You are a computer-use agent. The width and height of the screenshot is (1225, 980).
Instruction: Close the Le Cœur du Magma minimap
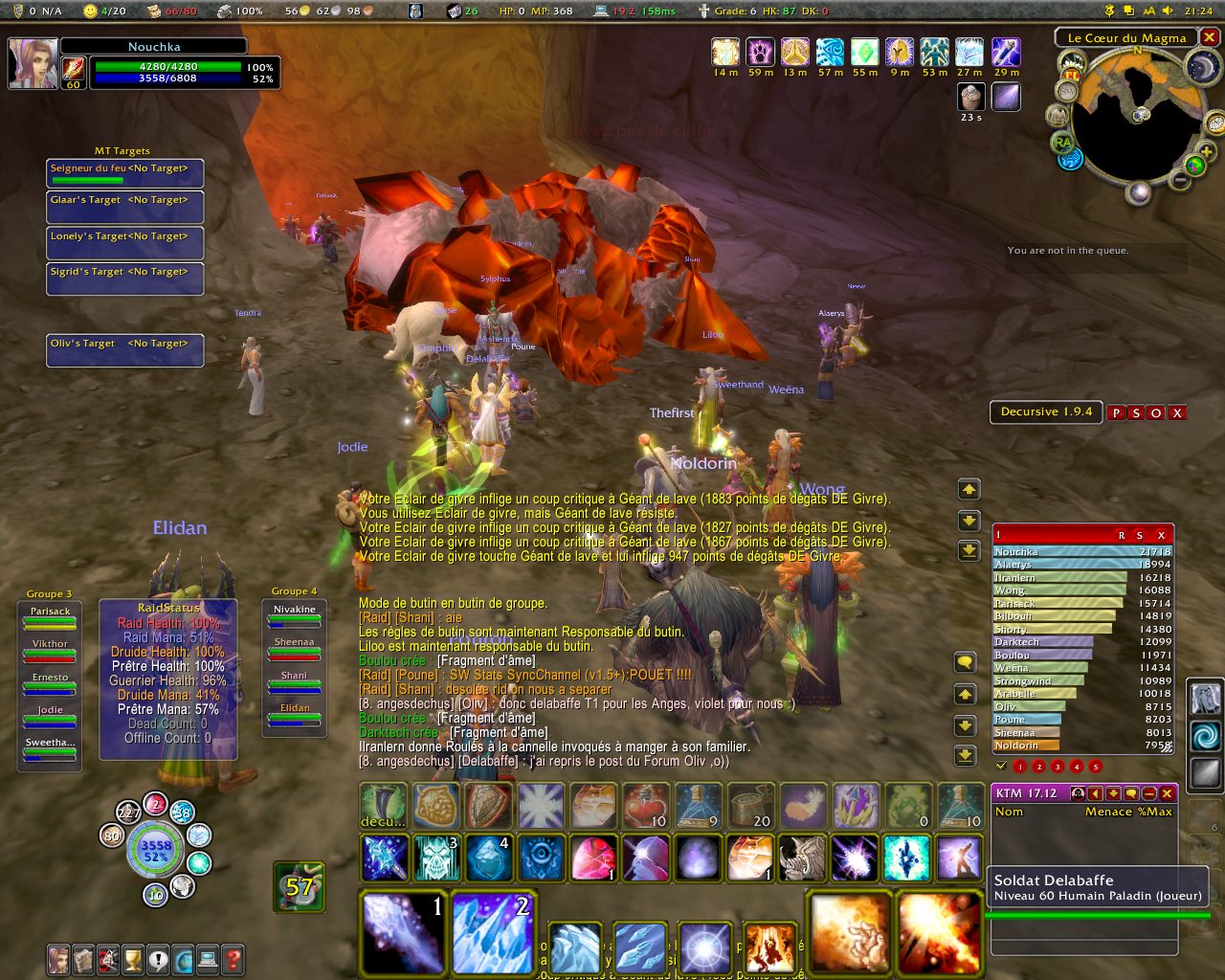pyautogui.click(x=1210, y=37)
